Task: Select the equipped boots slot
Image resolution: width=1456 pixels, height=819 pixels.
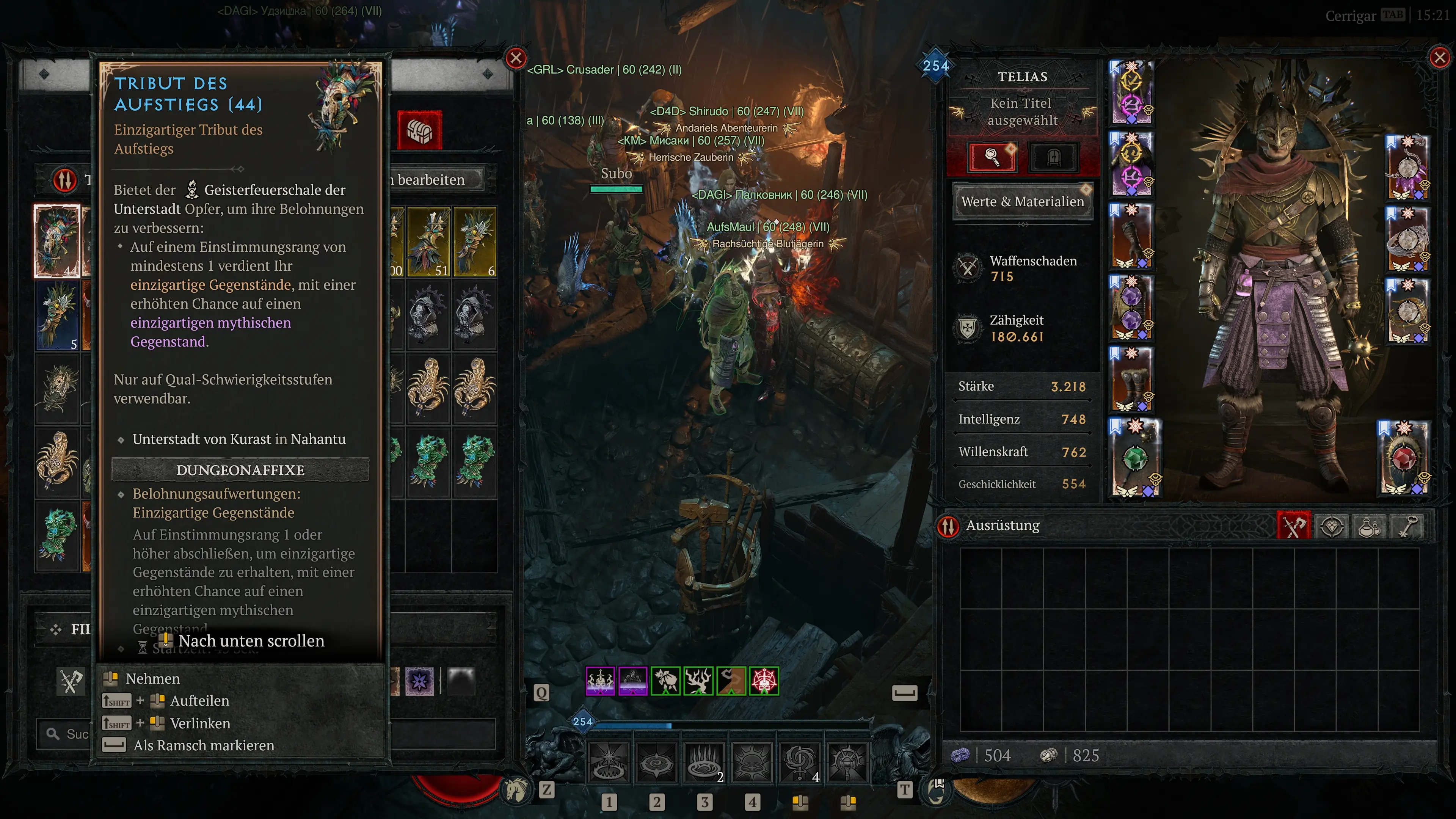Action: [1131, 379]
